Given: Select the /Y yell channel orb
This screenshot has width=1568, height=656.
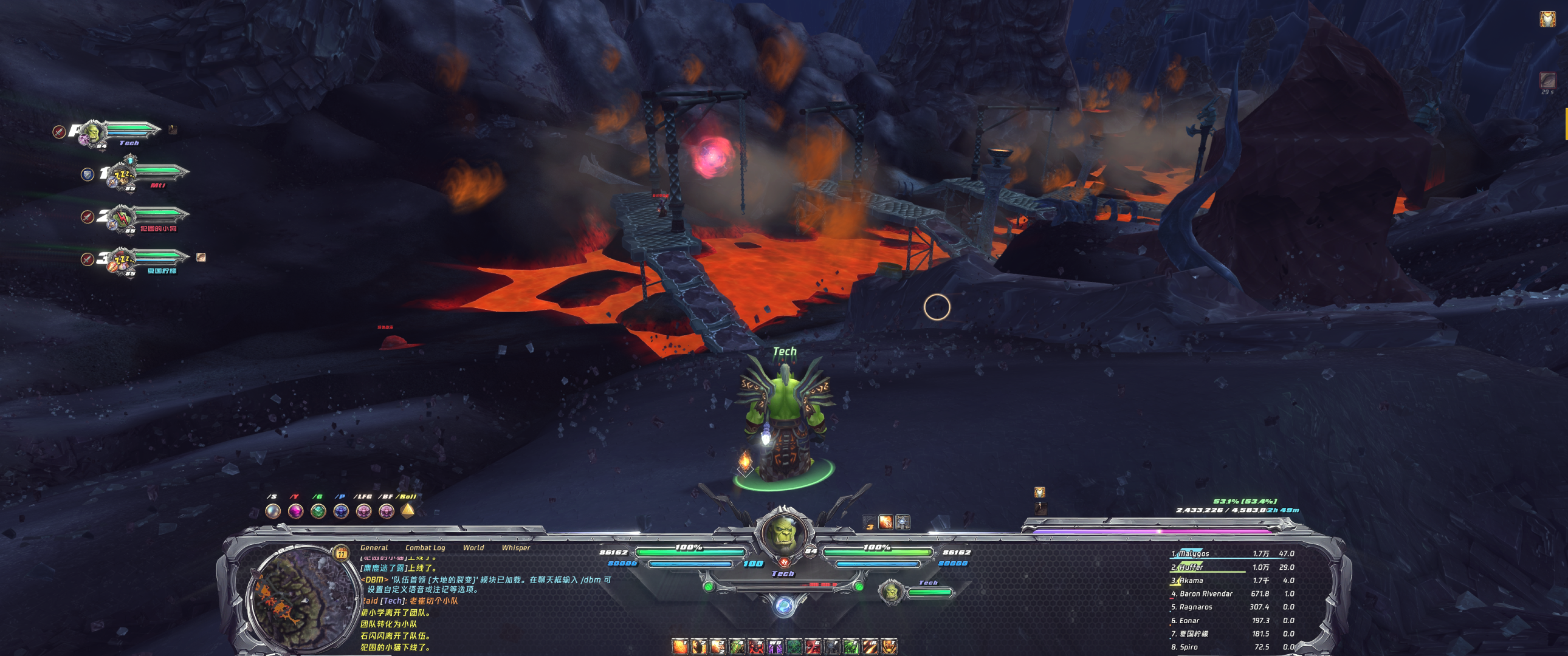Looking at the screenshot, I should pos(295,511).
